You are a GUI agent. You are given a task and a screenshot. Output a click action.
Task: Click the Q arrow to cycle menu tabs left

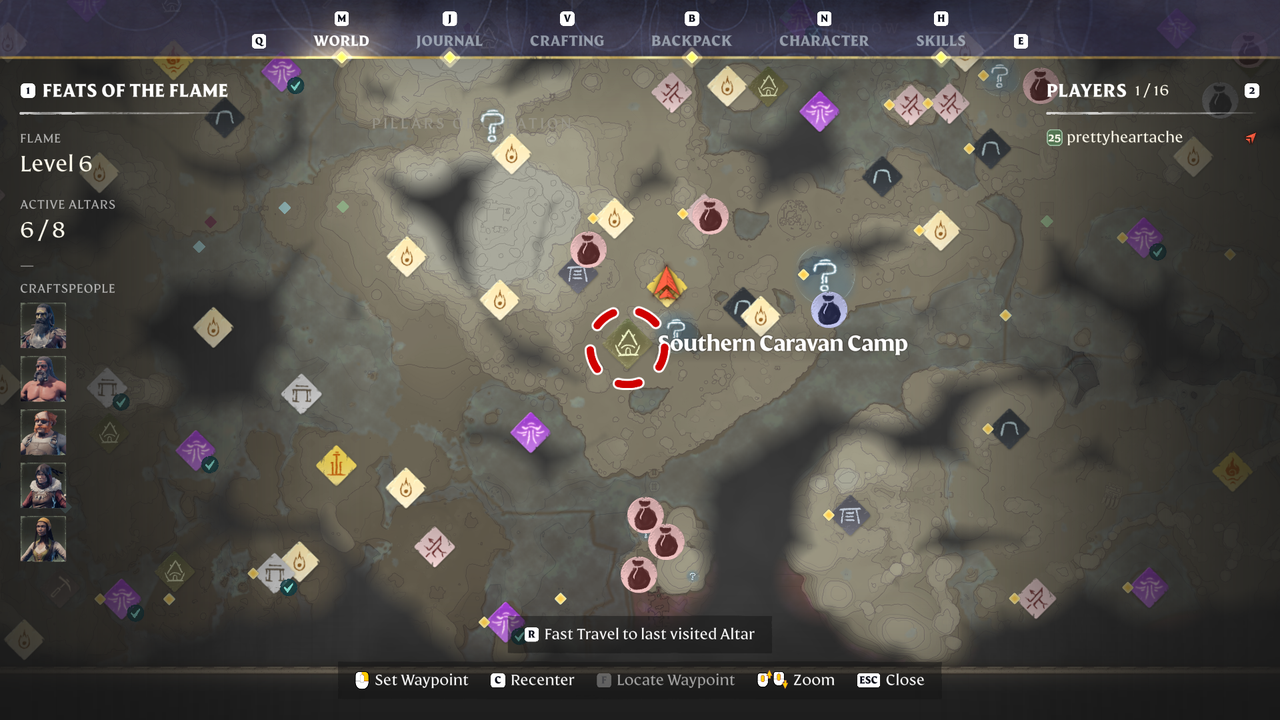coord(258,40)
